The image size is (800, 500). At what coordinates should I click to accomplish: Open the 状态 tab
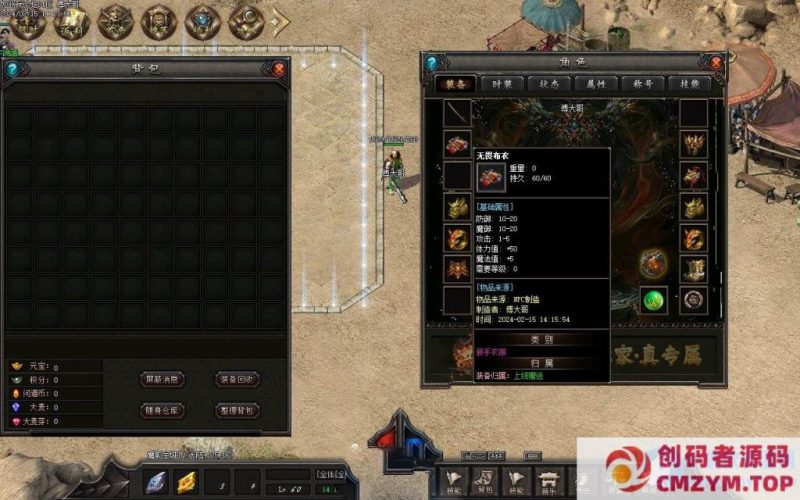coord(549,85)
